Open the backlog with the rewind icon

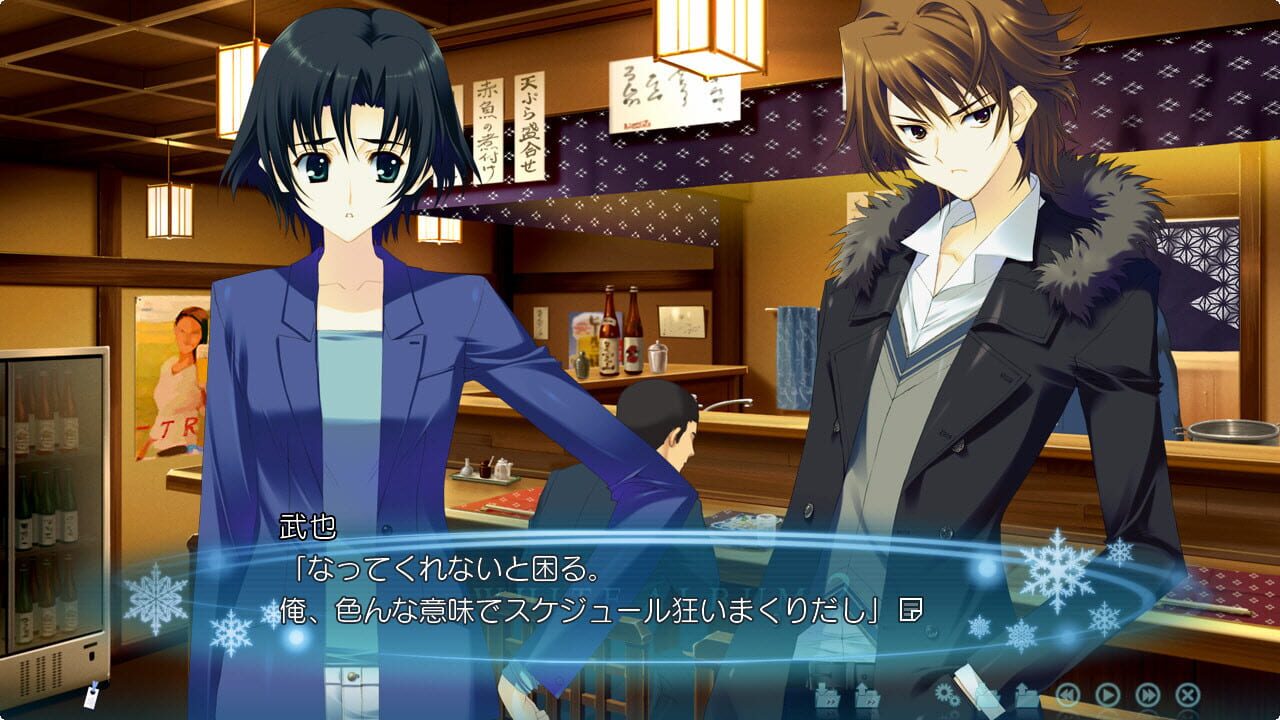pyautogui.click(x=1067, y=695)
